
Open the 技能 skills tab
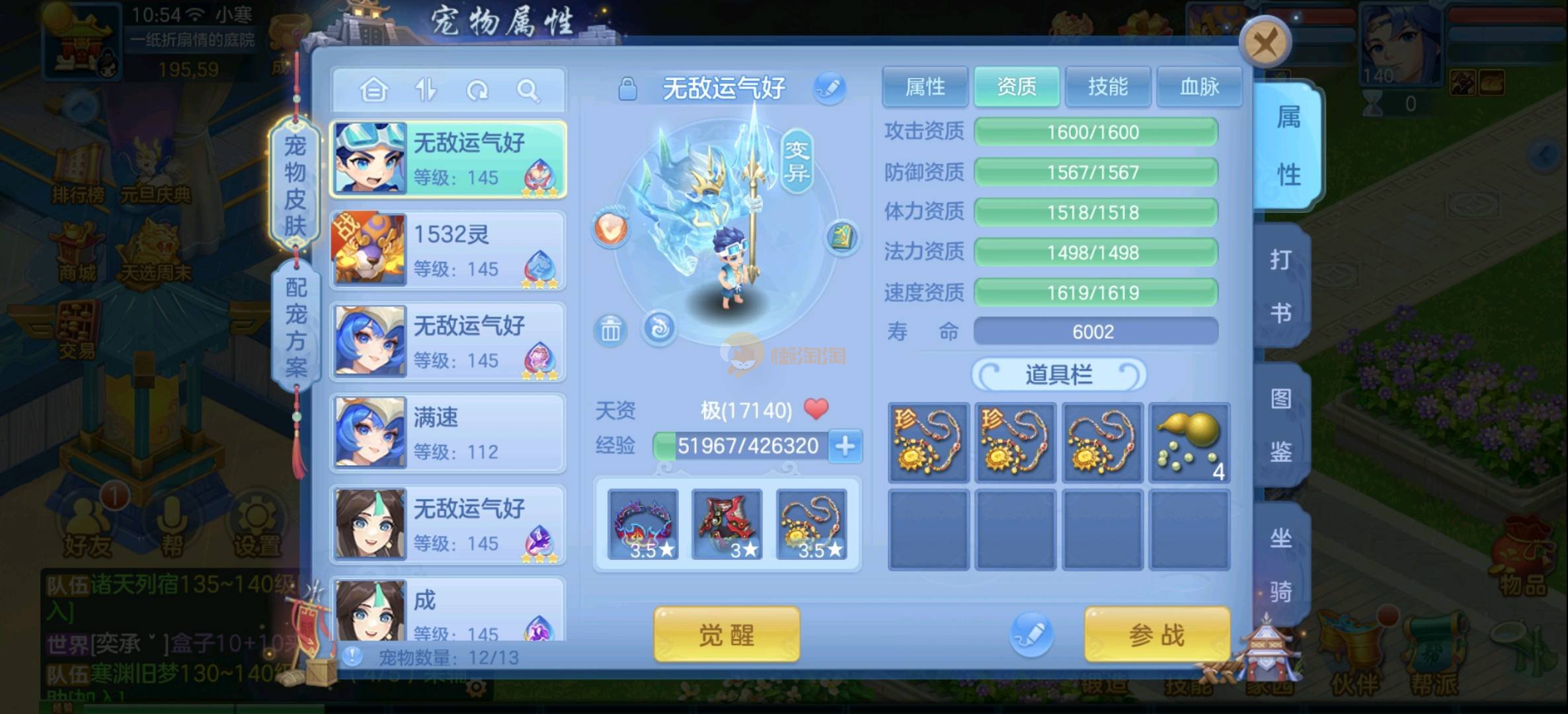[x=1108, y=87]
